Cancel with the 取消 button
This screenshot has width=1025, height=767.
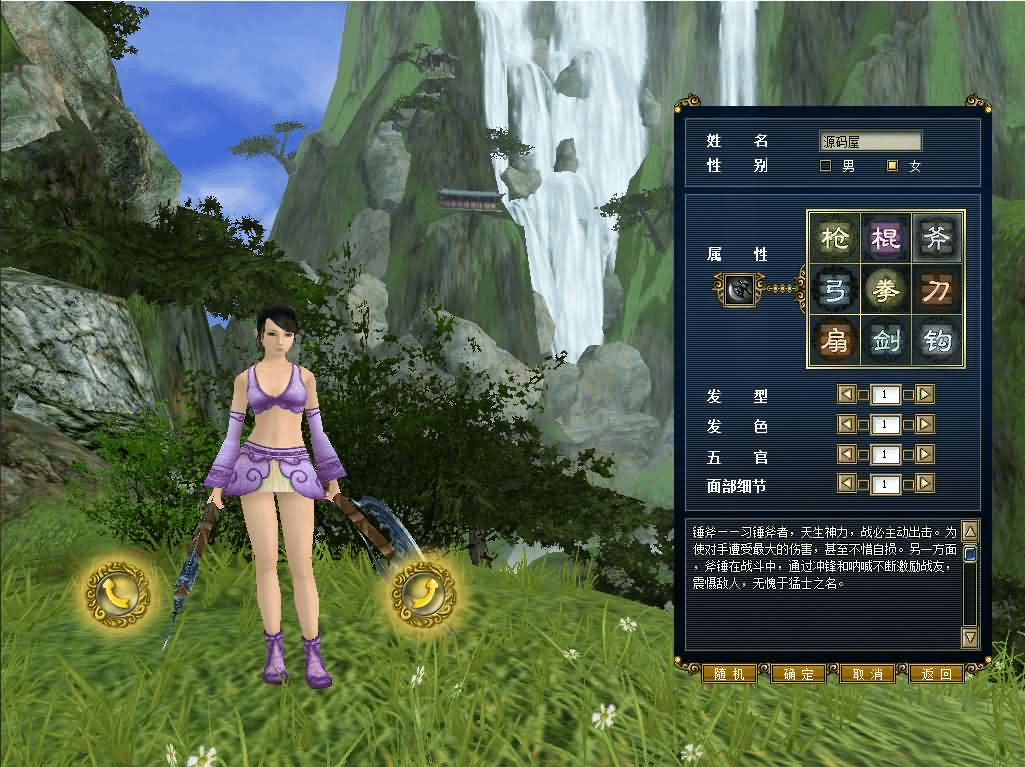pos(867,674)
